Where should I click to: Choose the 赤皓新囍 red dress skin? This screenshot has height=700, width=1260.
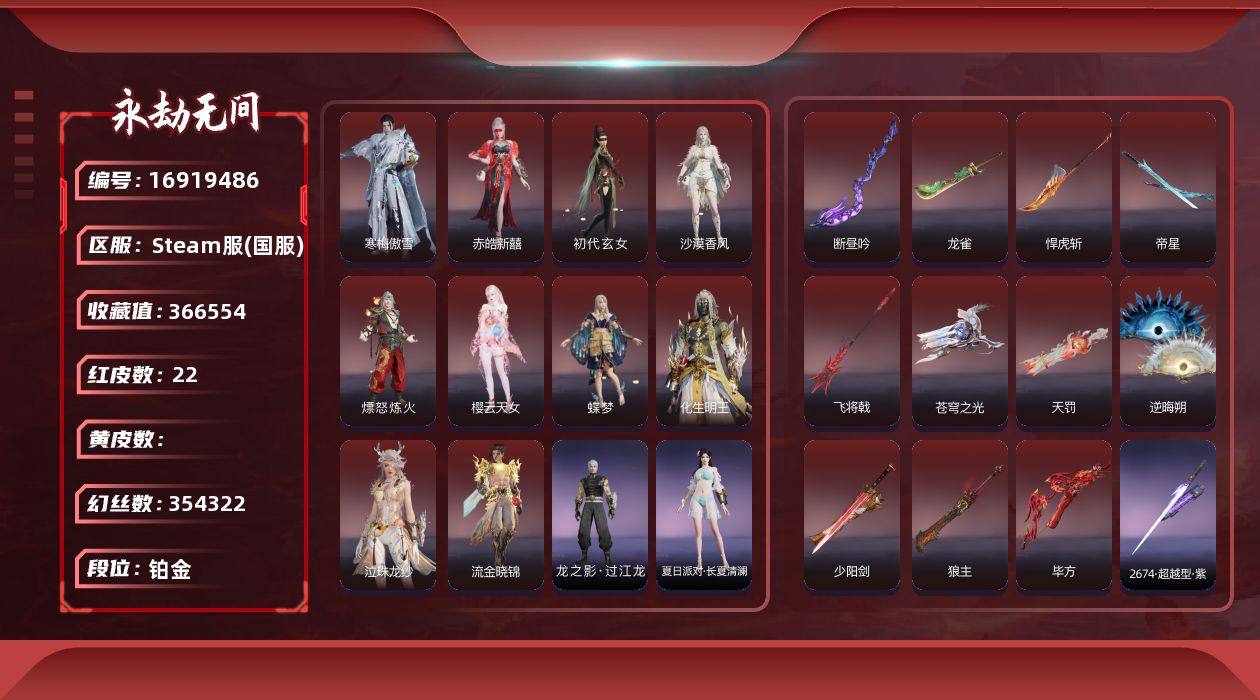point(496,187)
